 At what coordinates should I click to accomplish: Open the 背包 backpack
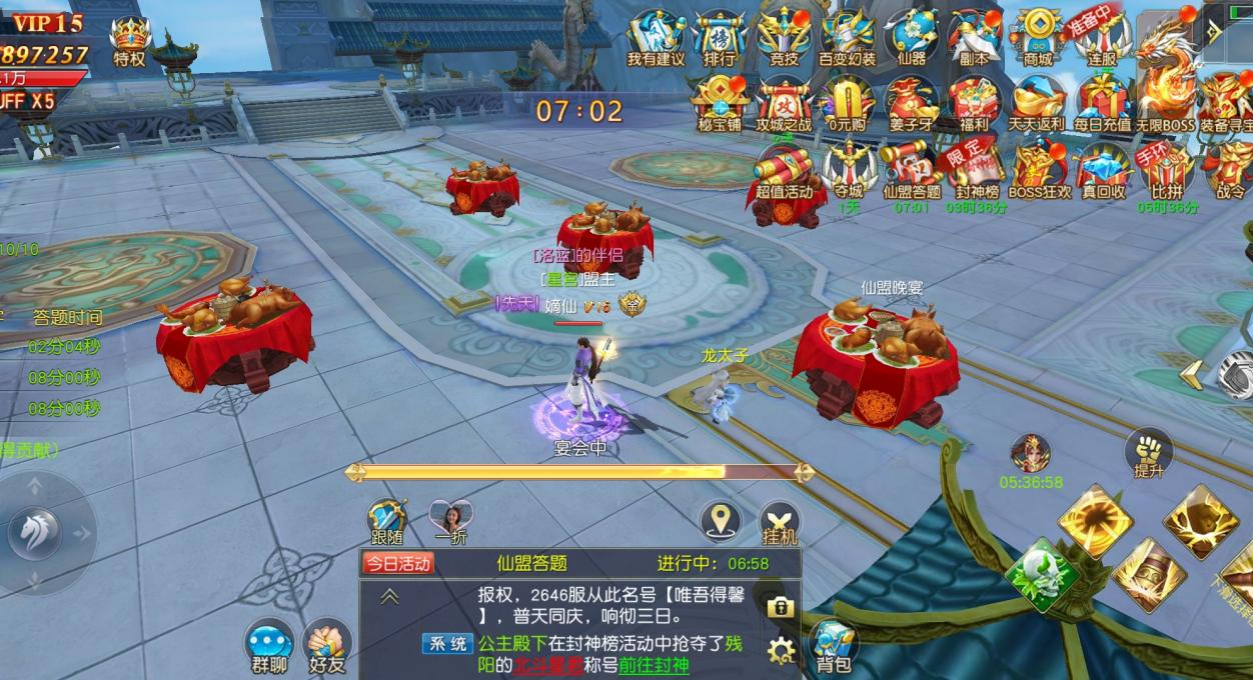click(x=833, y=646)
